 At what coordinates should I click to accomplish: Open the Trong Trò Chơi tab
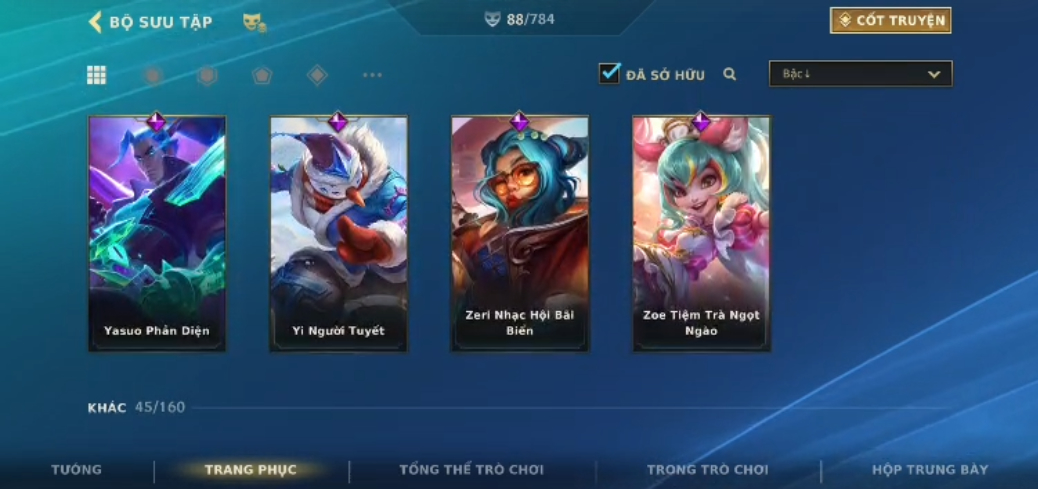[707, 470]
